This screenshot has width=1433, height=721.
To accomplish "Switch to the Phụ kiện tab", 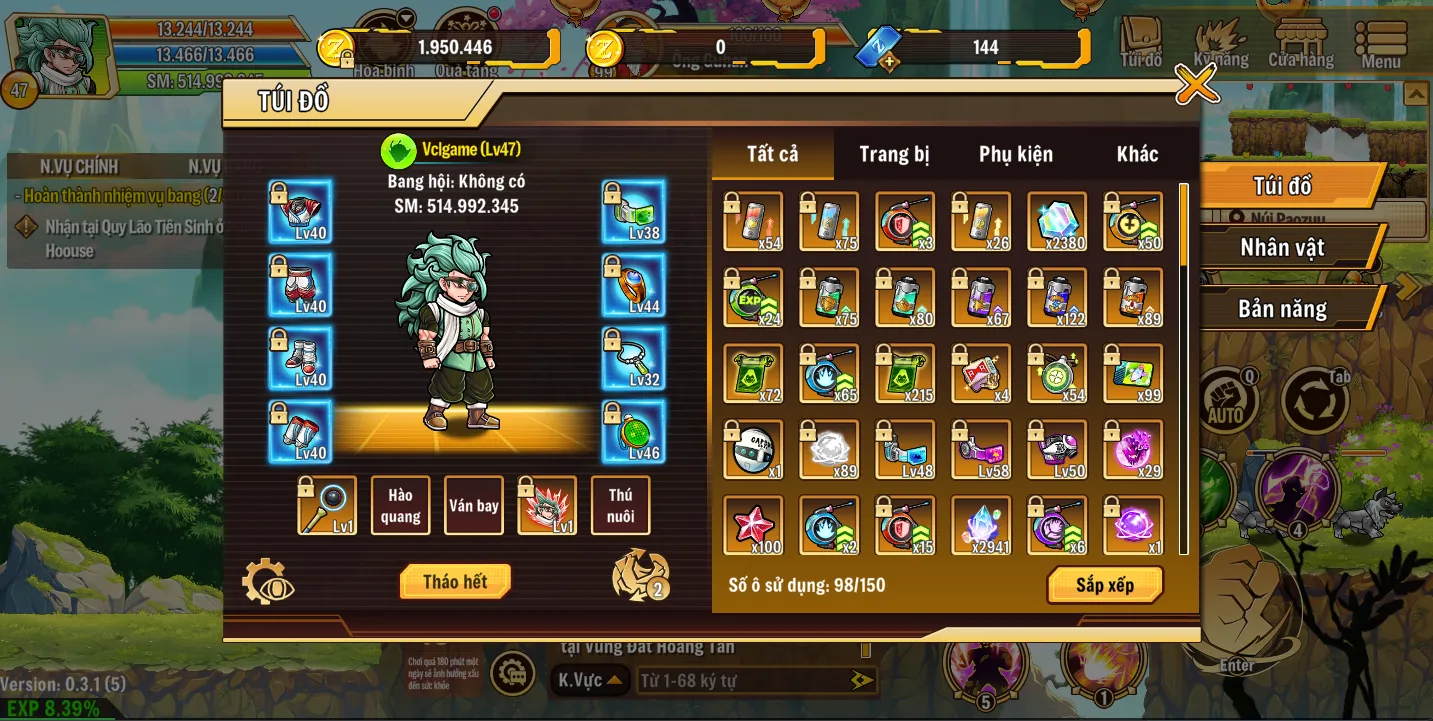I will coord(1015,154).
